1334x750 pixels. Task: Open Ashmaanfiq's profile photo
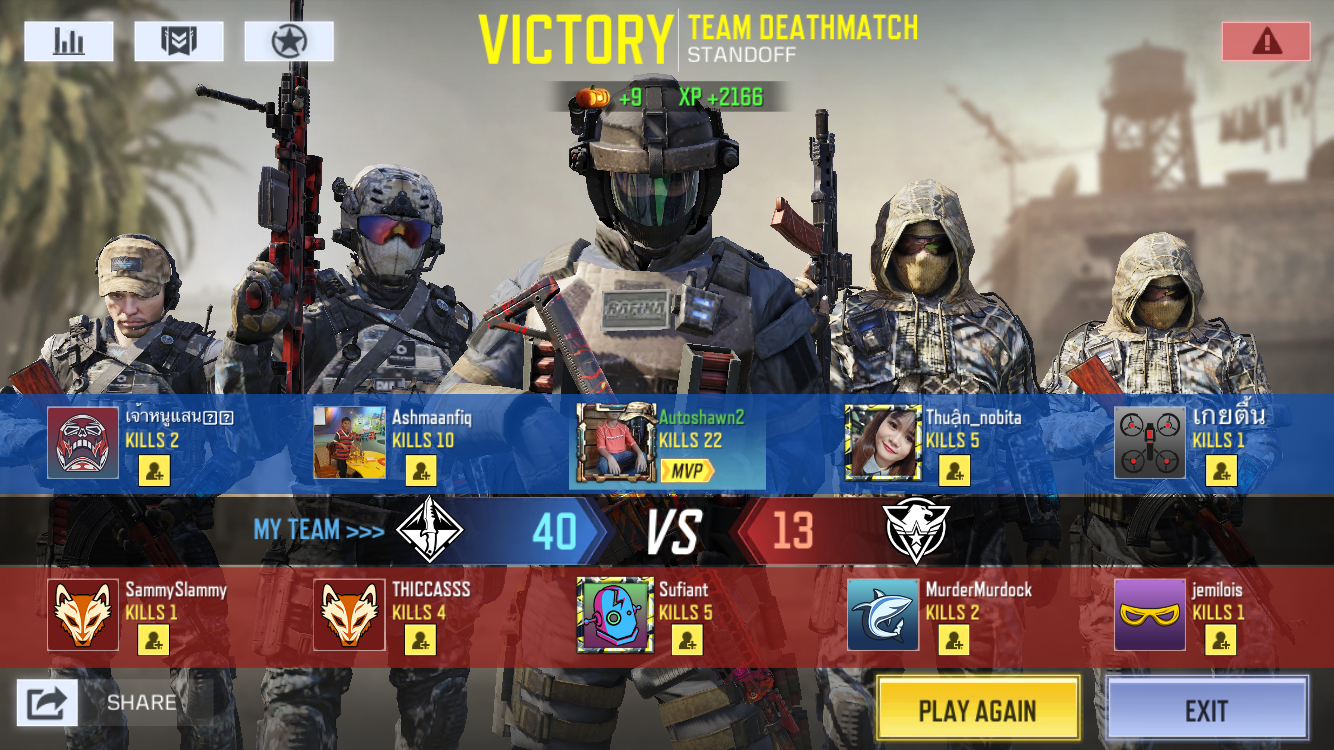(x=349, y=443)
